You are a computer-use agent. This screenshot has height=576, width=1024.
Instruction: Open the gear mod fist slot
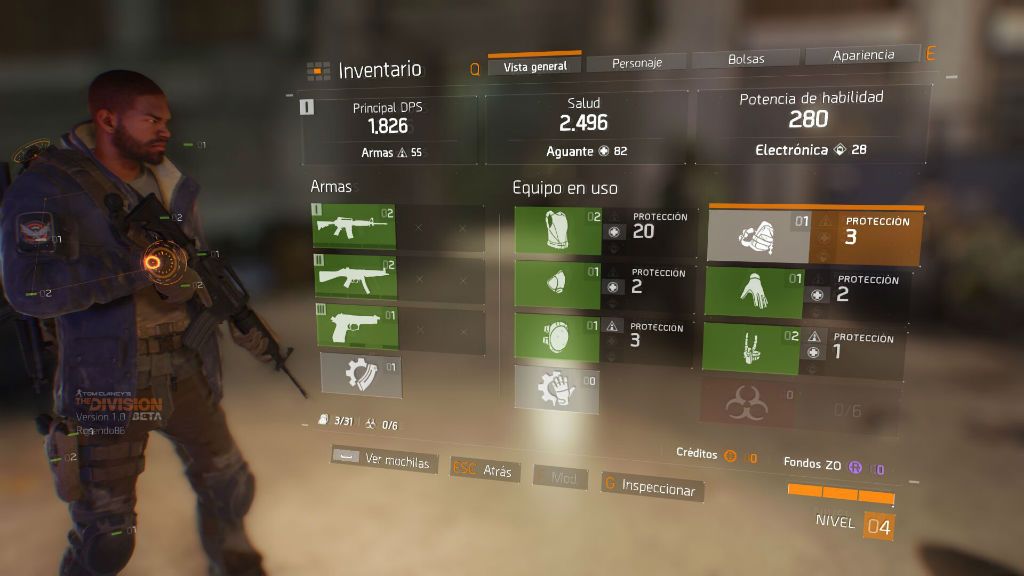click(556, 389)
